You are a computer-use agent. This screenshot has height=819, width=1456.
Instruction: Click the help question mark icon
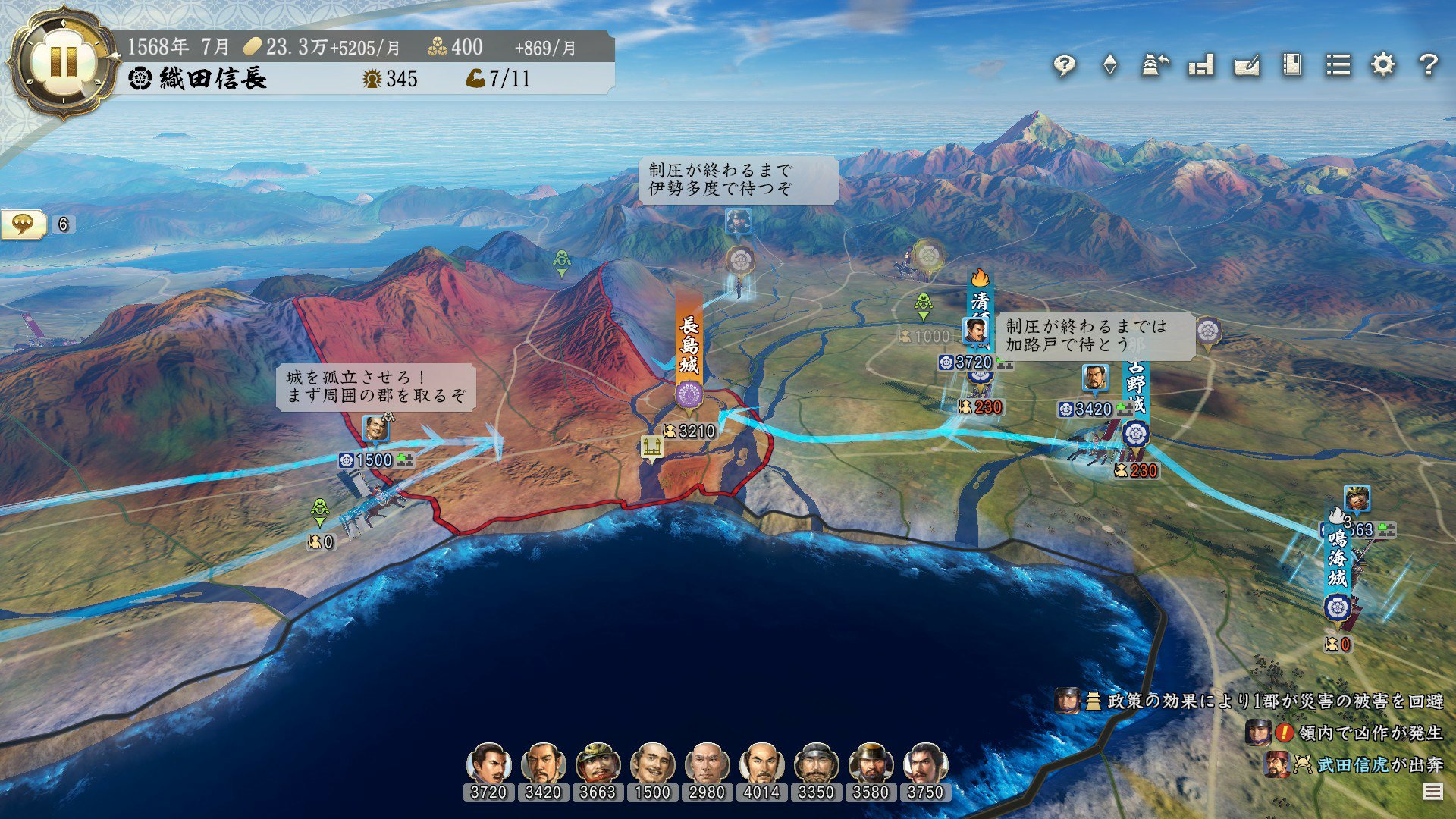1430,66
